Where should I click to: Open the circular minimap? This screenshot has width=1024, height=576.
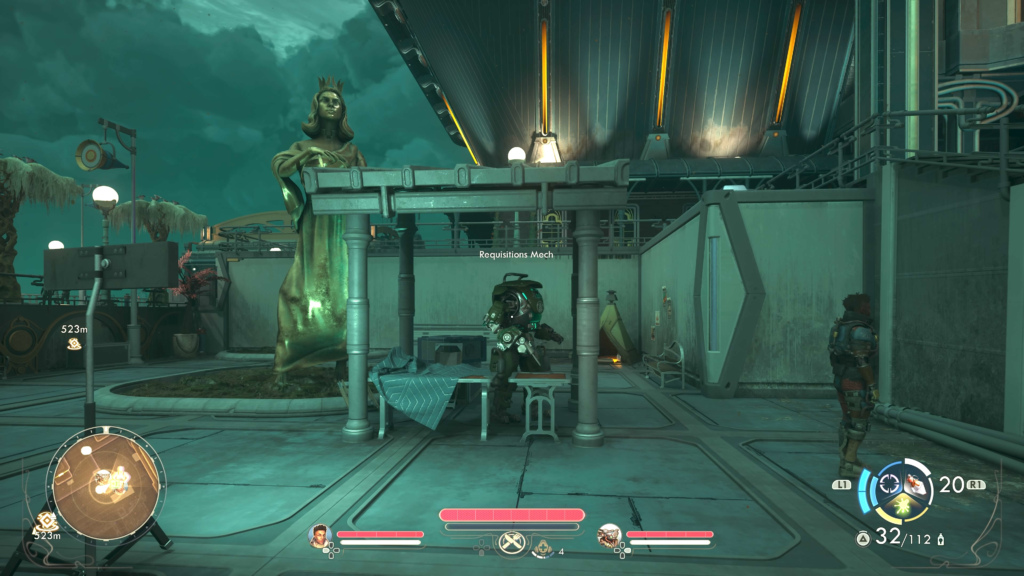pos(106,483)
